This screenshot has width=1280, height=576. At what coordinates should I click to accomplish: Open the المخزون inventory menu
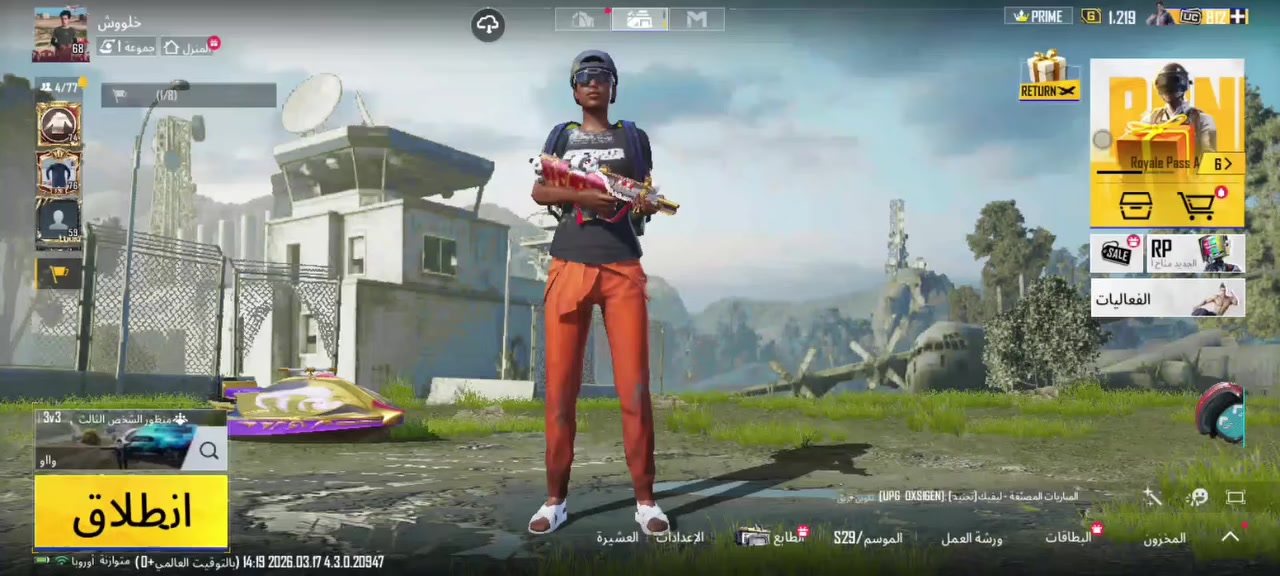pos(1164,538)
